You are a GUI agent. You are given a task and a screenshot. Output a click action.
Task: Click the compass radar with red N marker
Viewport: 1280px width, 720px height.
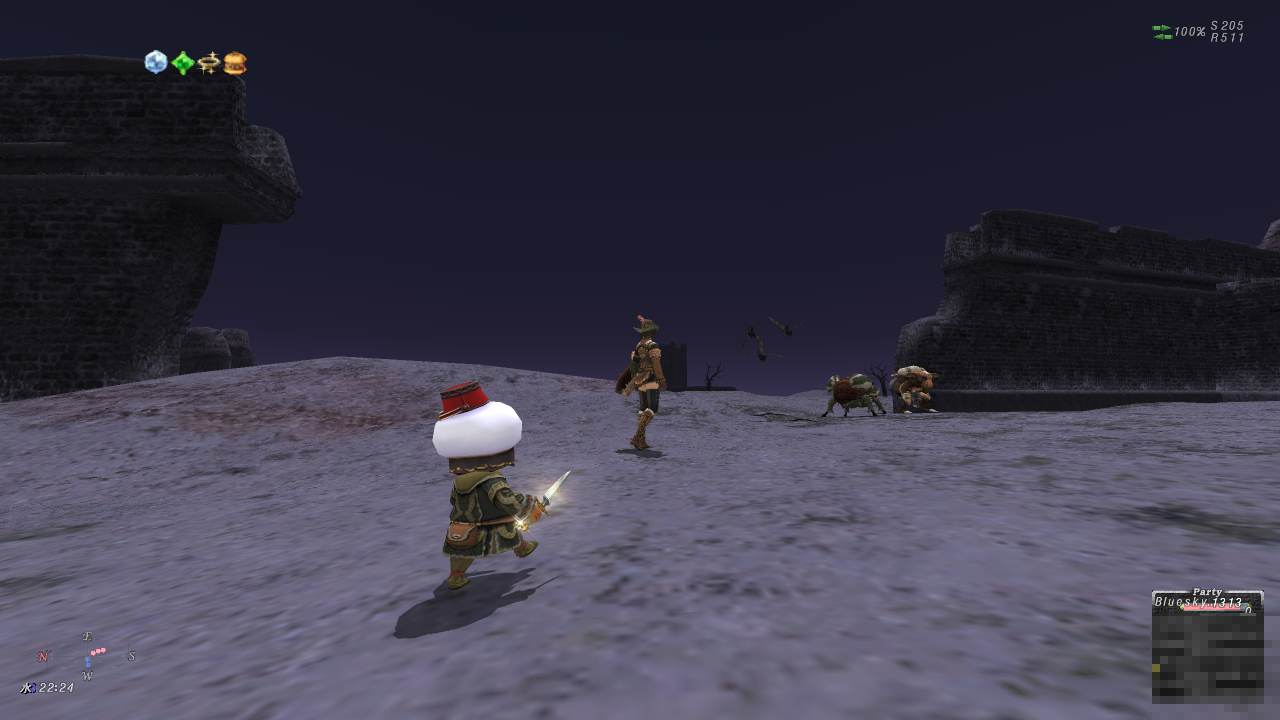tap(88, 656)
